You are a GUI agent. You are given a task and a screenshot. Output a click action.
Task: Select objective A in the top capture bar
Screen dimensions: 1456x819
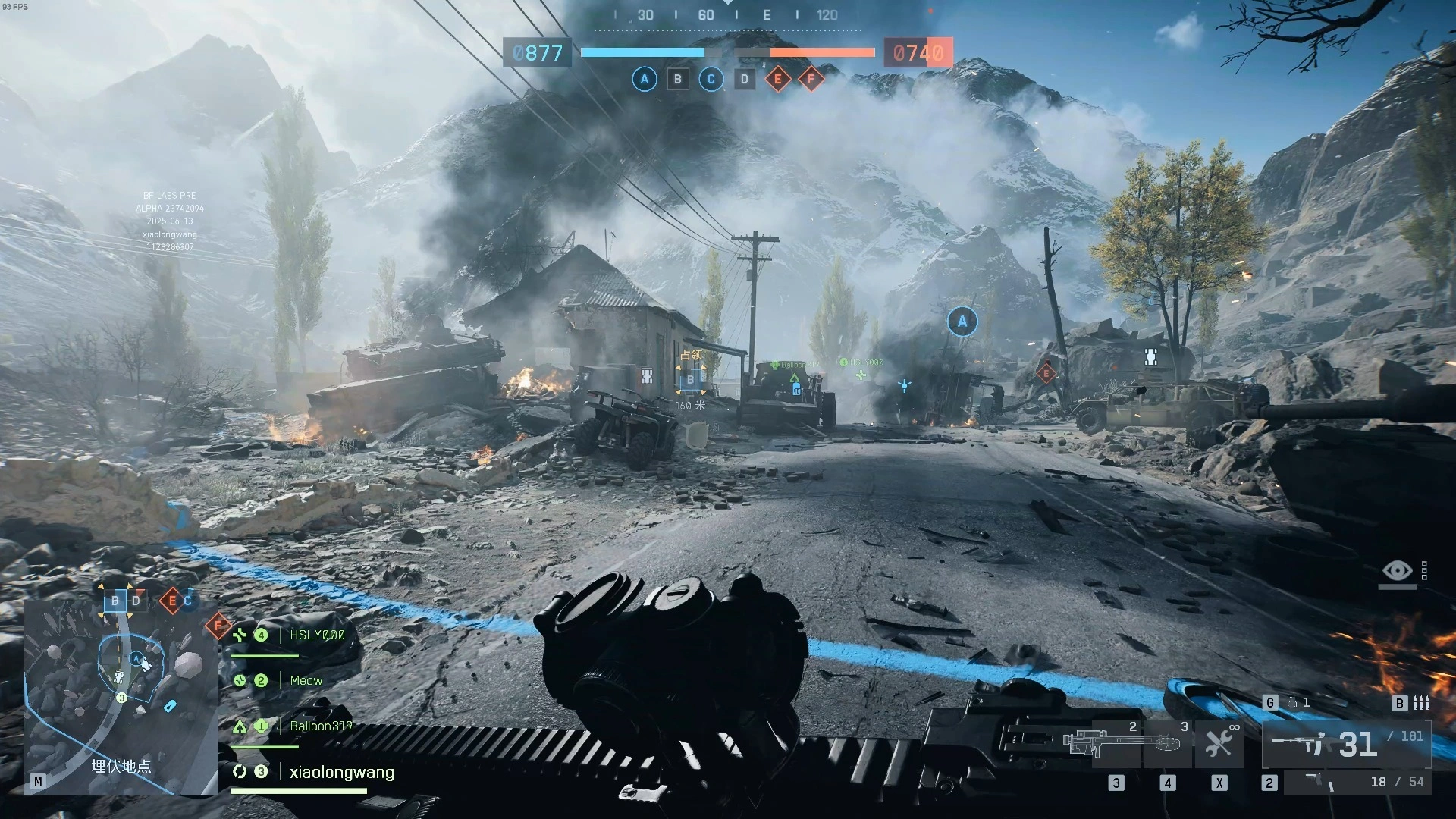[x=645, y=79]
